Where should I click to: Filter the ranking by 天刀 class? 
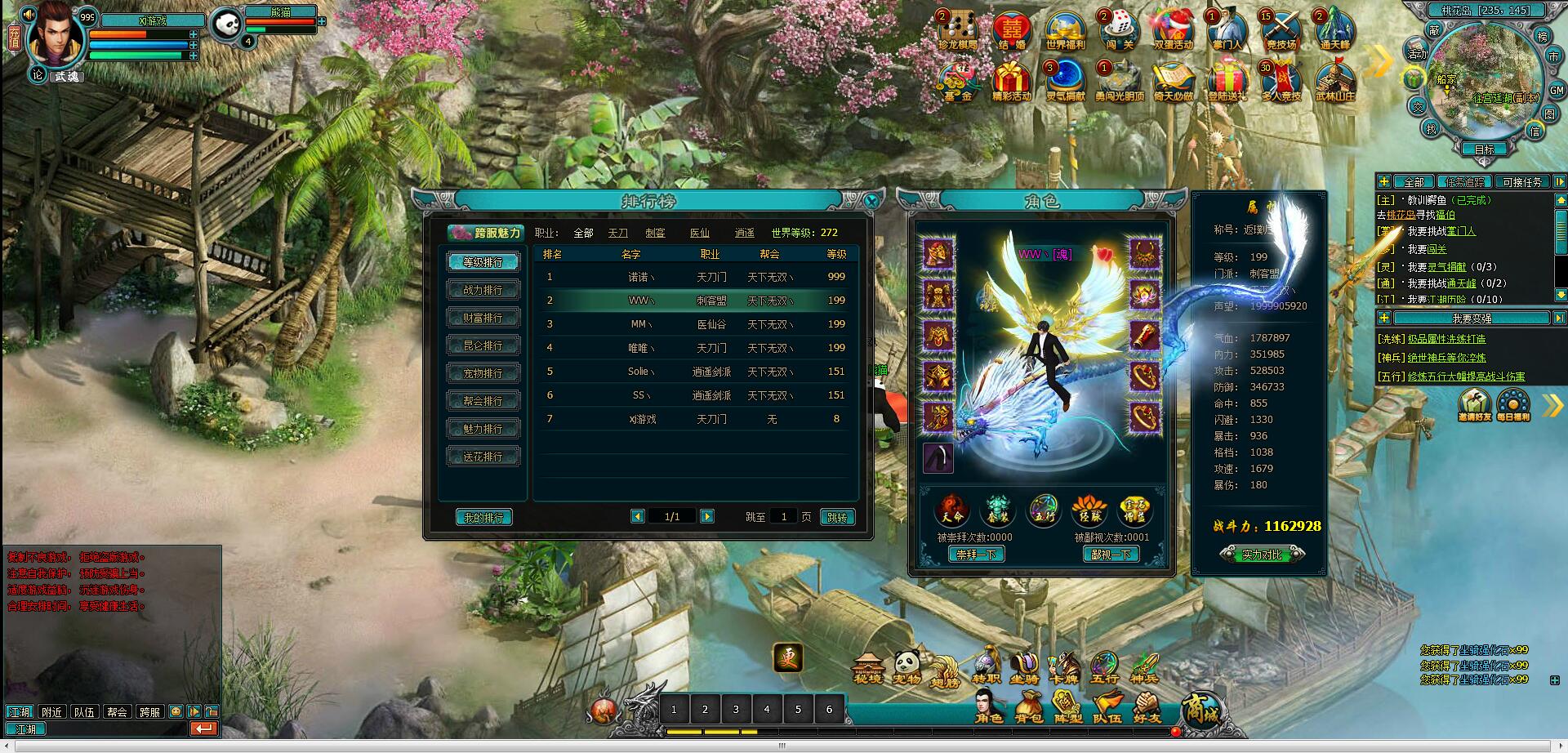click(x=618, y=233)
